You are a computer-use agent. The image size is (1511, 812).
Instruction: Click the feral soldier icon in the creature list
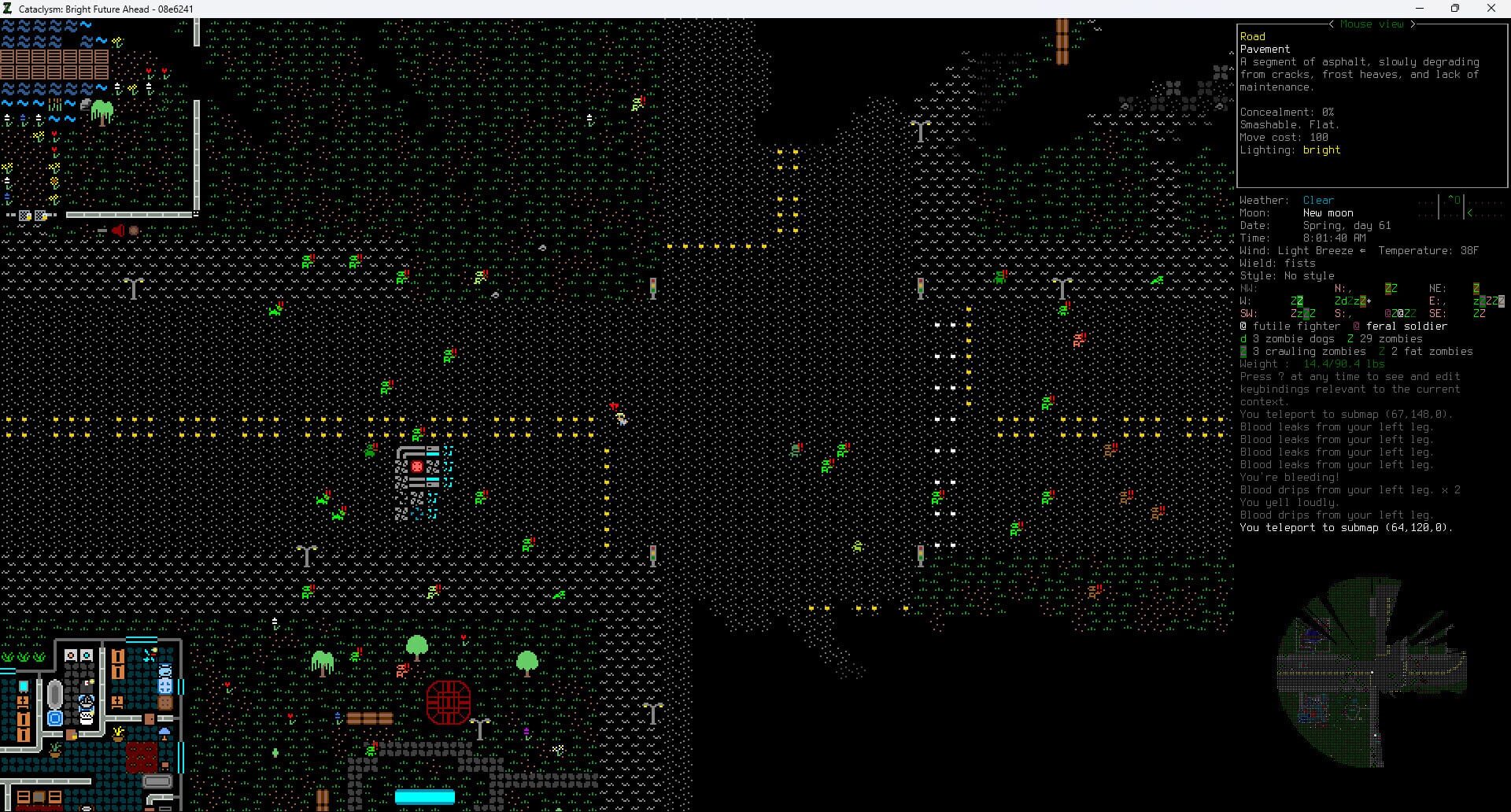point(1357,326)
